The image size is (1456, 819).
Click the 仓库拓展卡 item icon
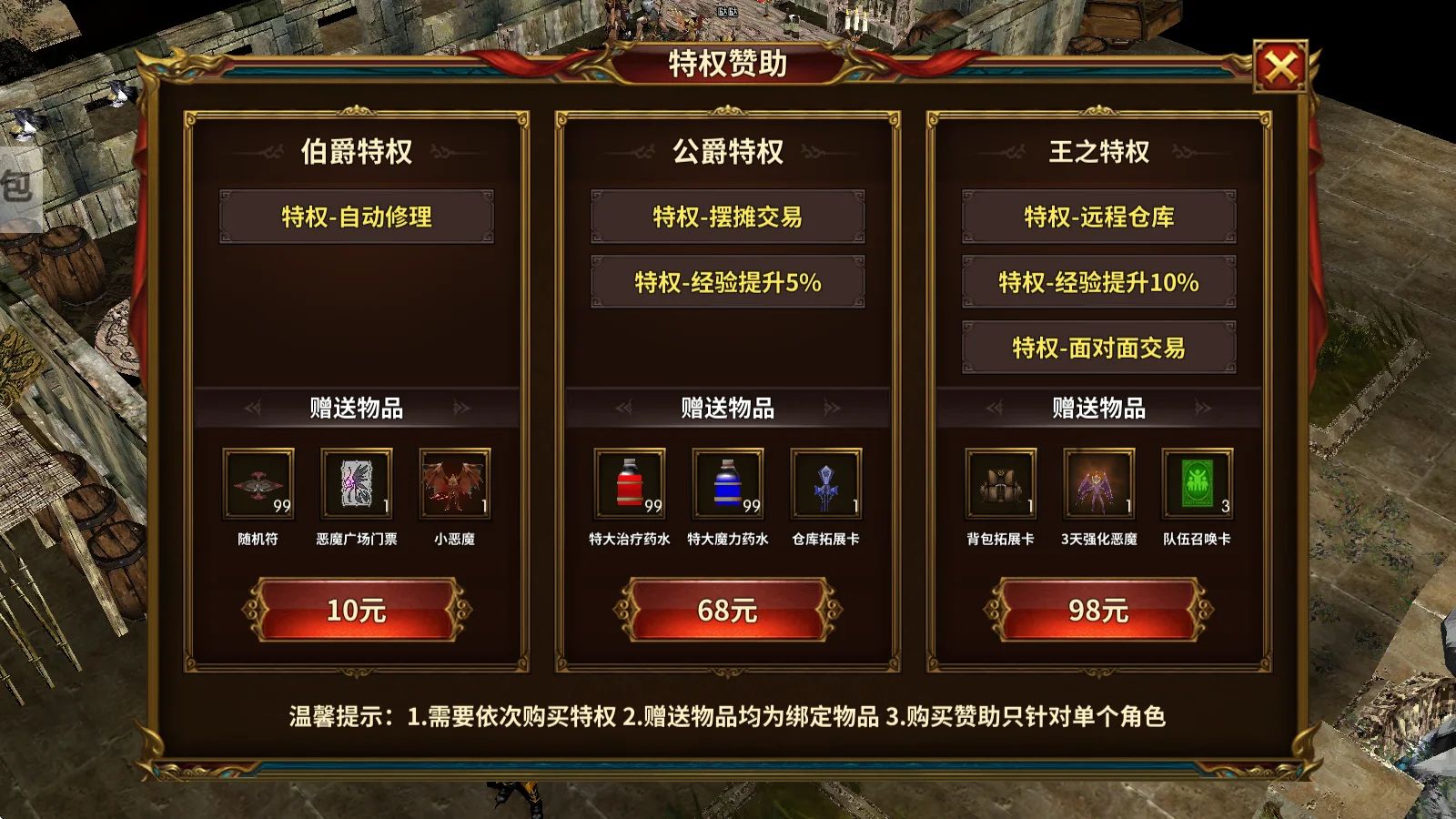click(x=824, y=485)
